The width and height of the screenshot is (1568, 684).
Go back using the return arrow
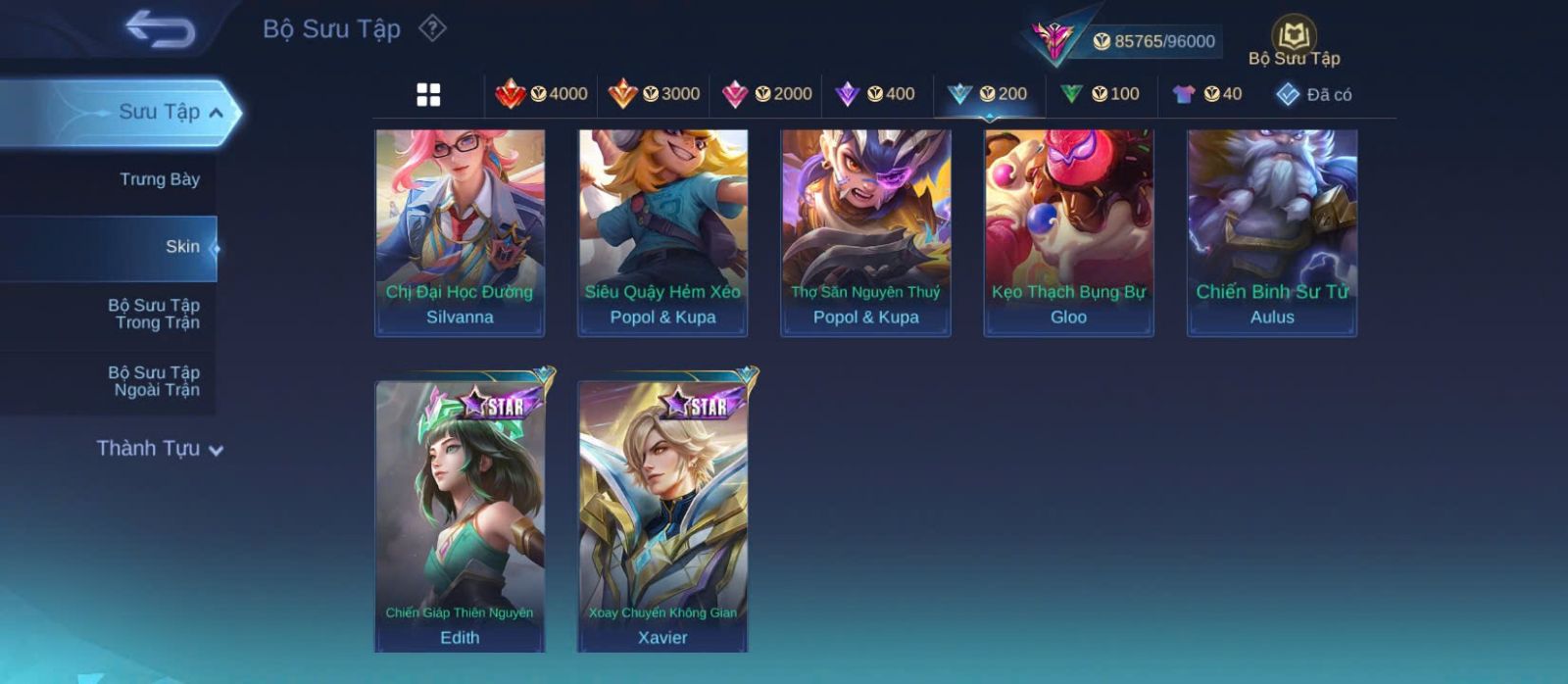160,28
